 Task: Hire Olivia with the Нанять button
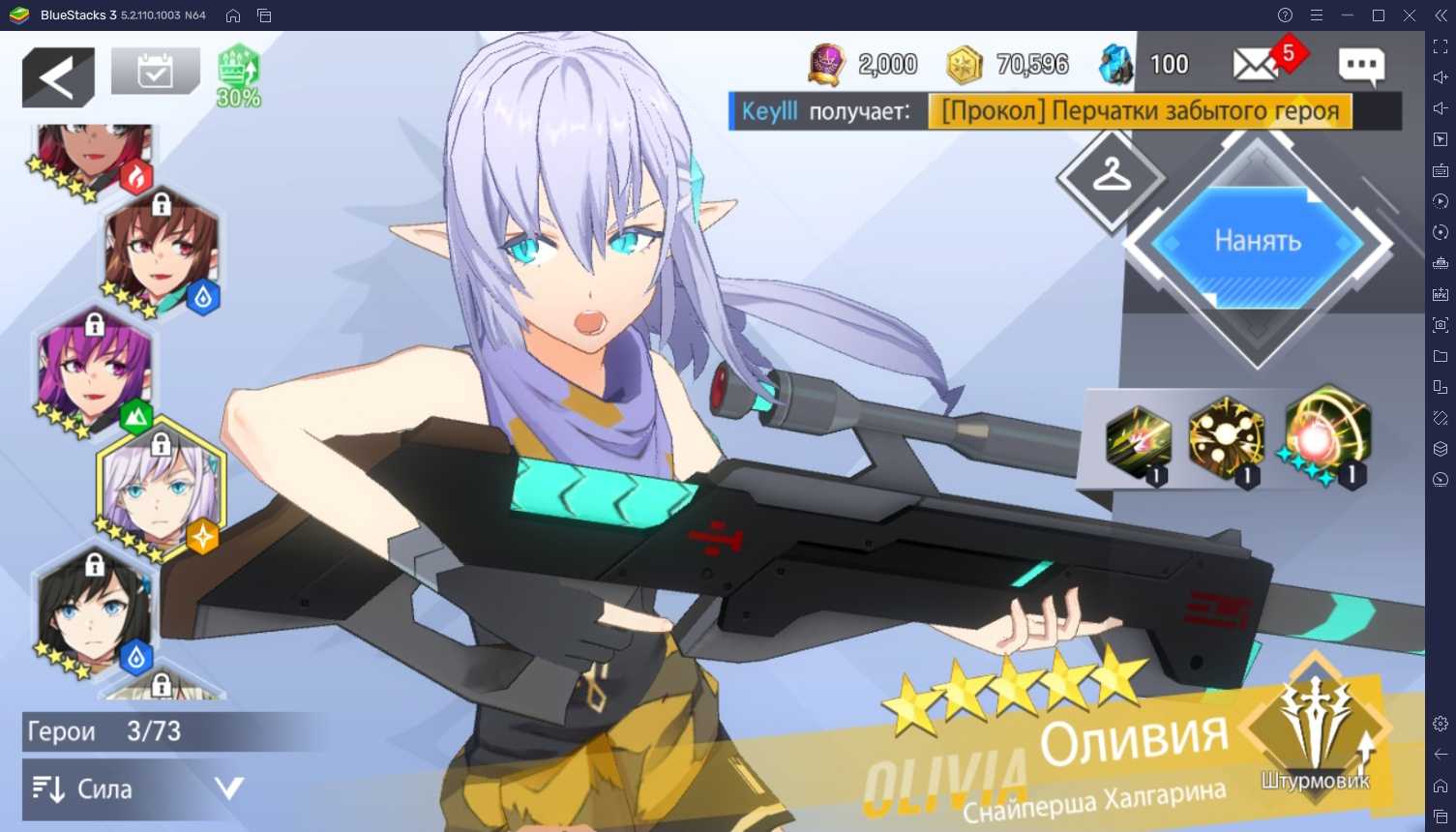pyautogui.click(x=1257, y=242)
